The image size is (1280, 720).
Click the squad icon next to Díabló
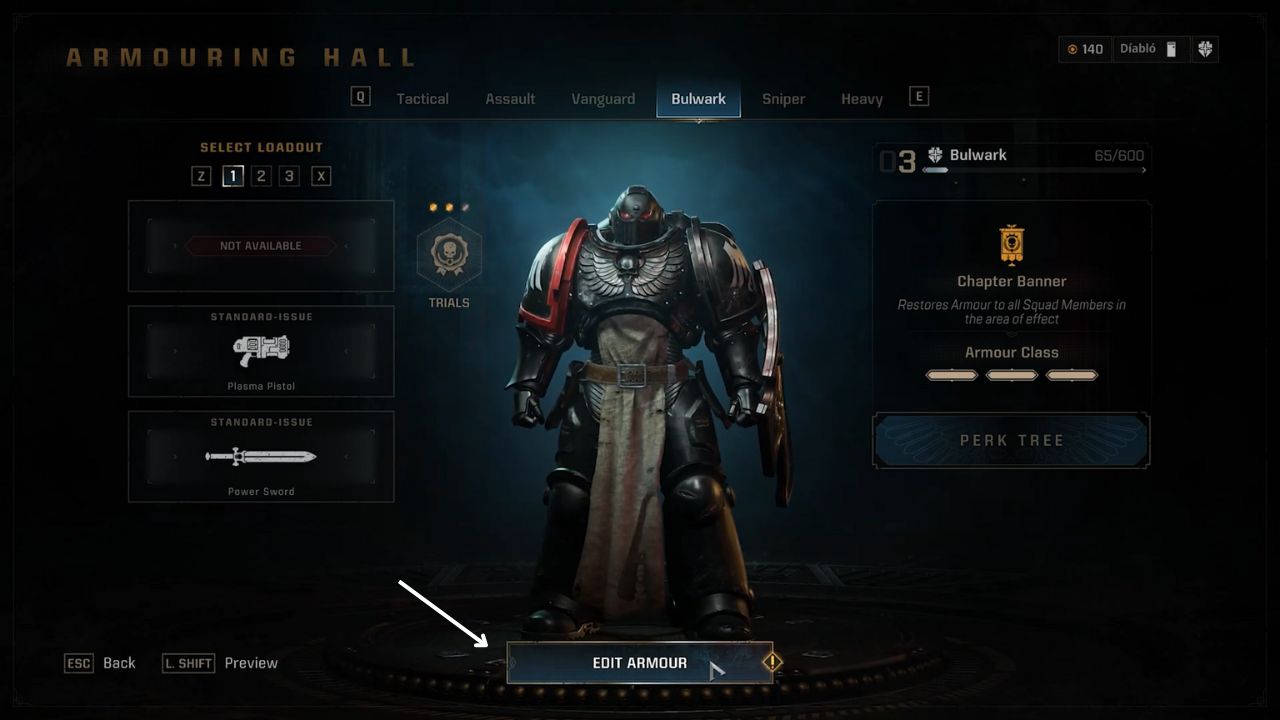(1172, 48)
